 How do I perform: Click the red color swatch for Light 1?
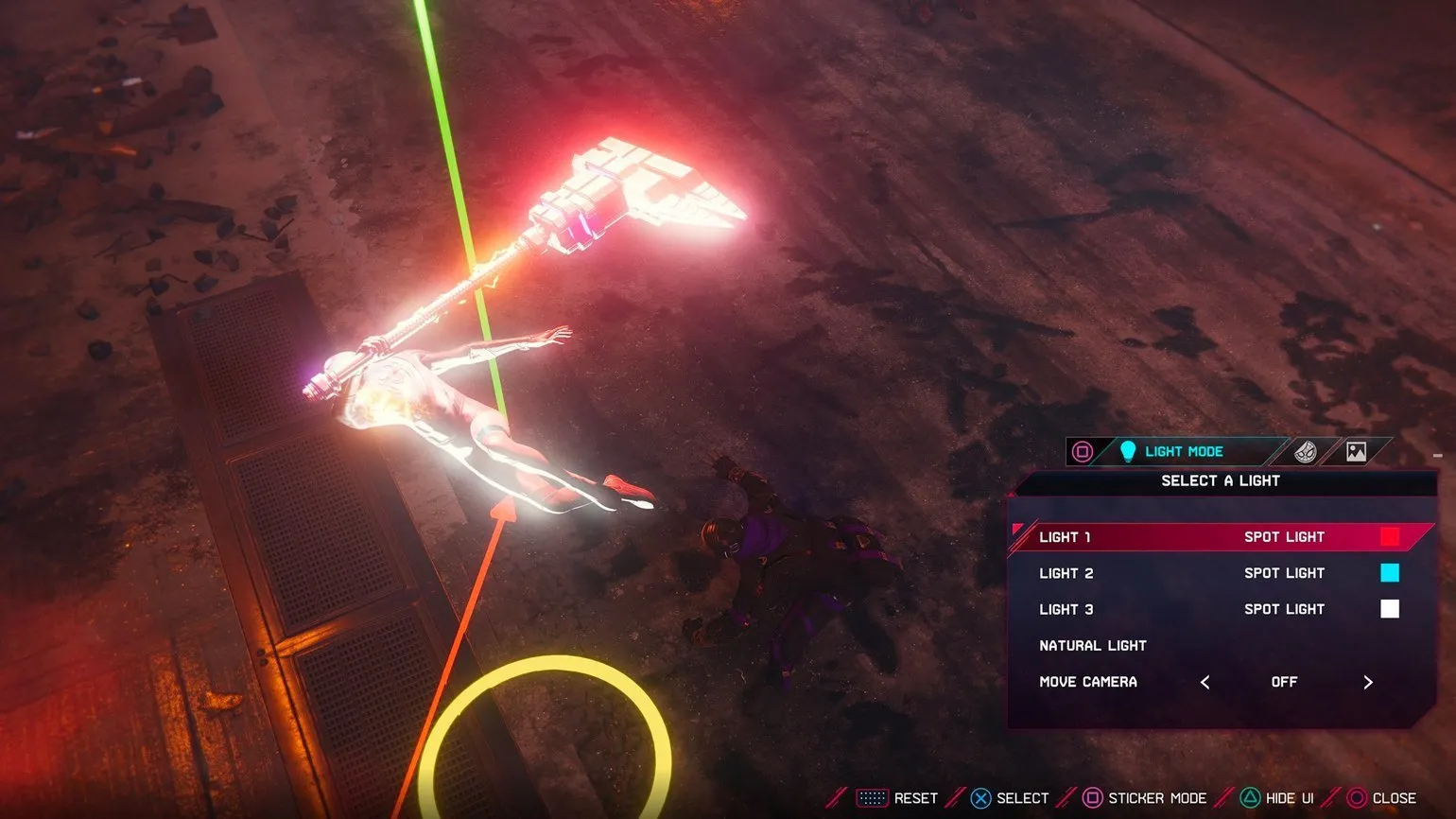pyautogui.click(x=1389, y=537)
